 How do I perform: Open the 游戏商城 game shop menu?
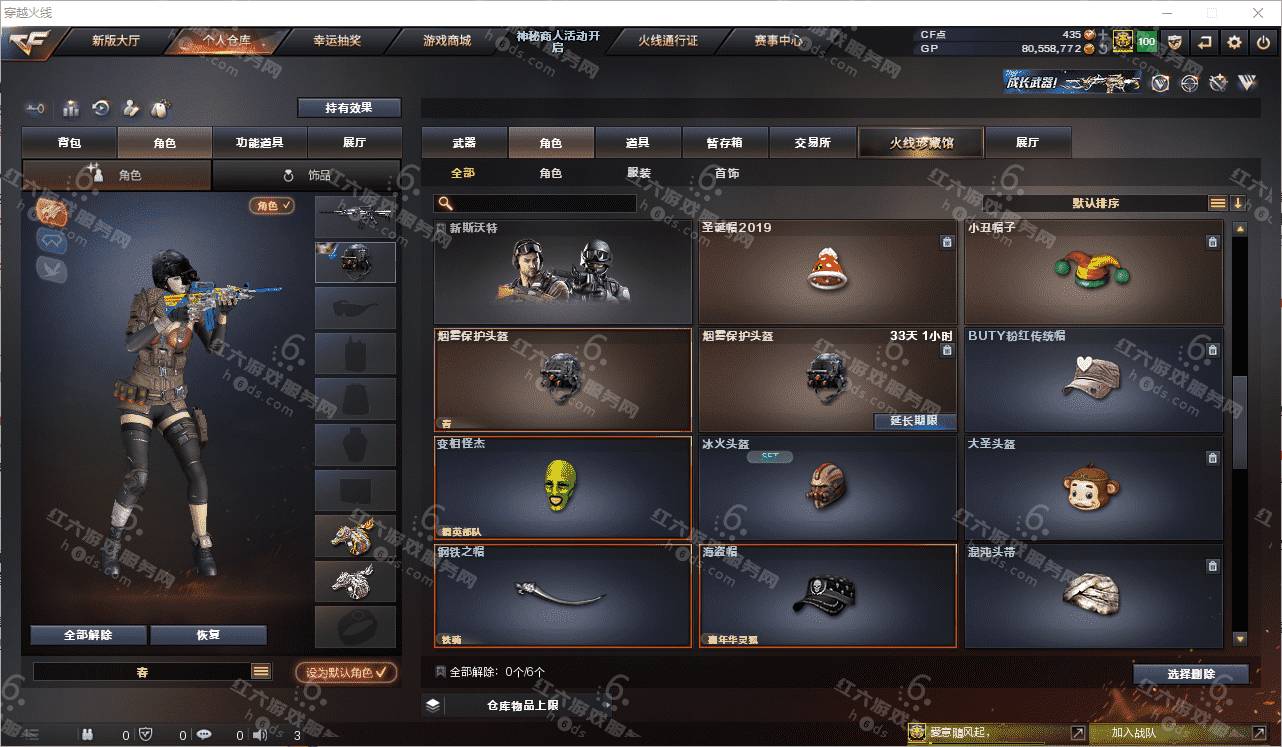446,41
